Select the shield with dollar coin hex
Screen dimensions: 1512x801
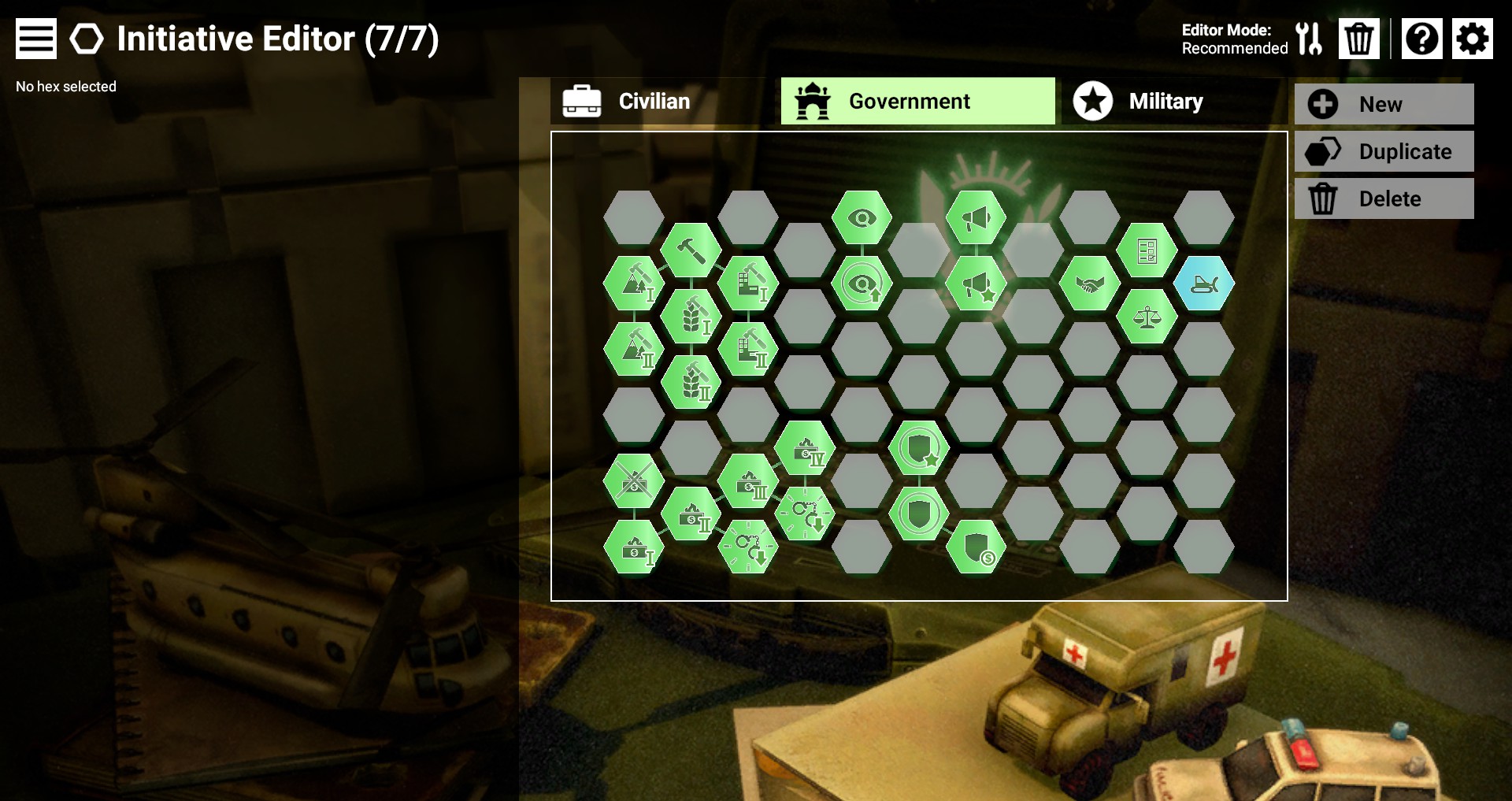click(x=976, y=547)
